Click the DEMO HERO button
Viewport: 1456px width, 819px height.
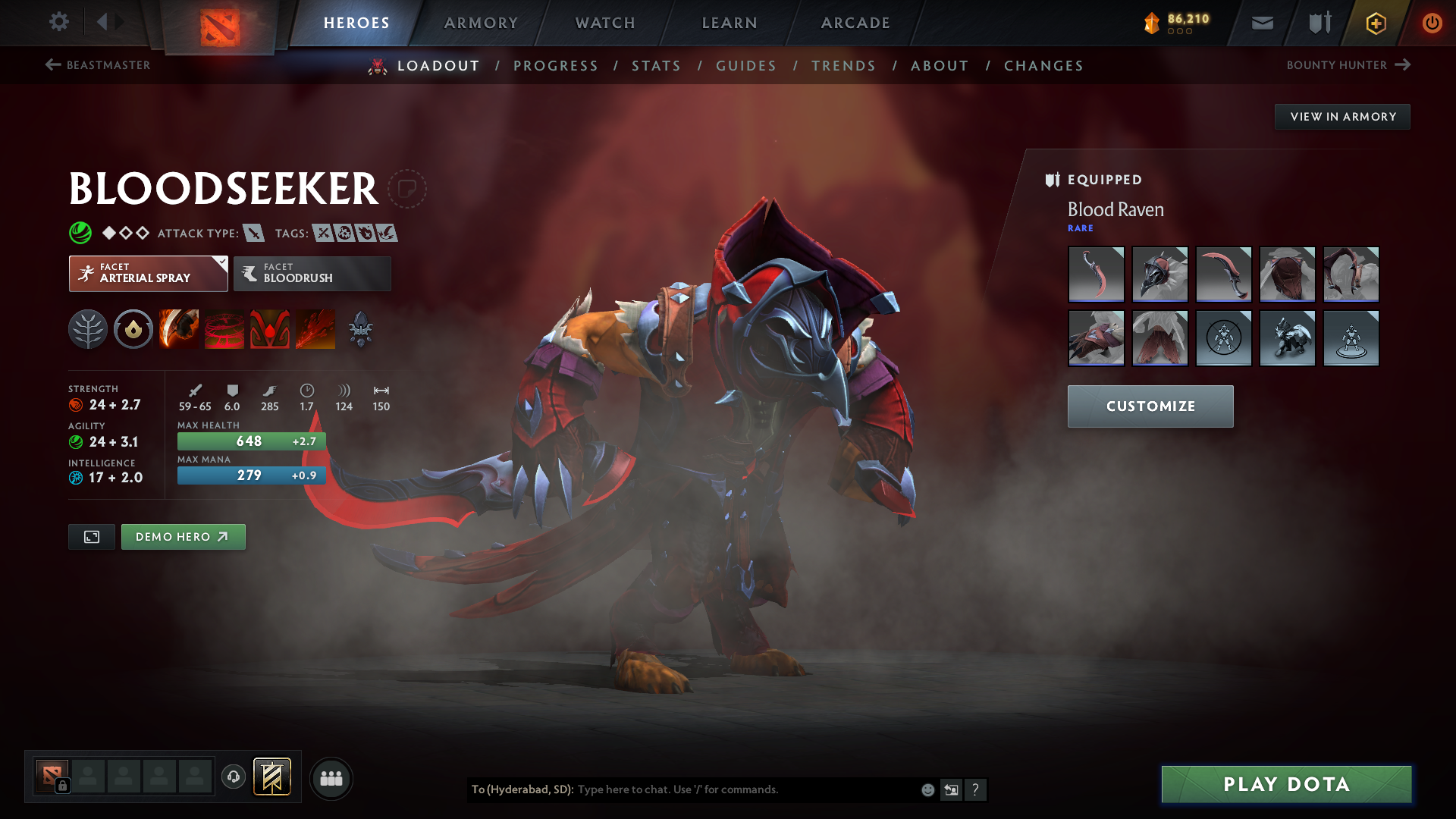pyautogui.click(x=183, y=536)
